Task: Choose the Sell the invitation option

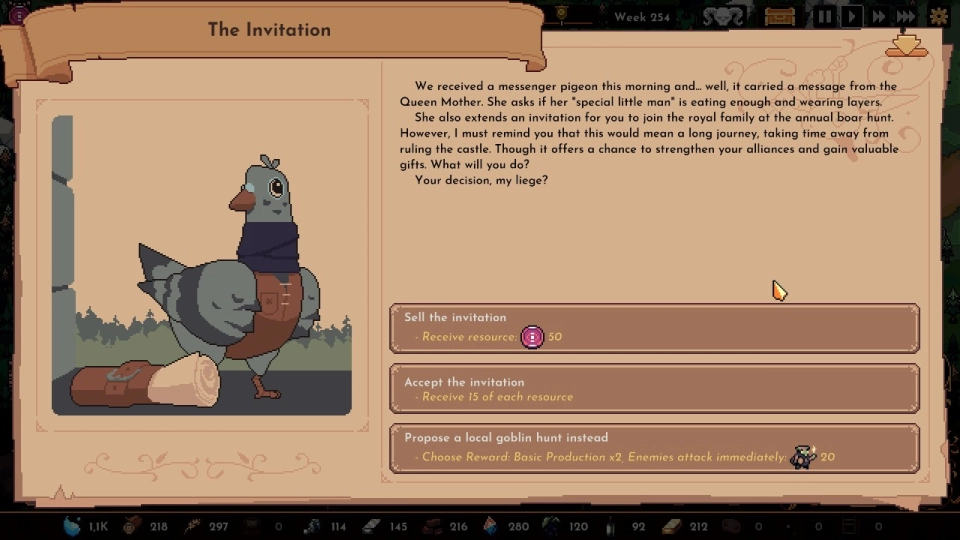Action: pyautogui.click(x=654, y=328)
